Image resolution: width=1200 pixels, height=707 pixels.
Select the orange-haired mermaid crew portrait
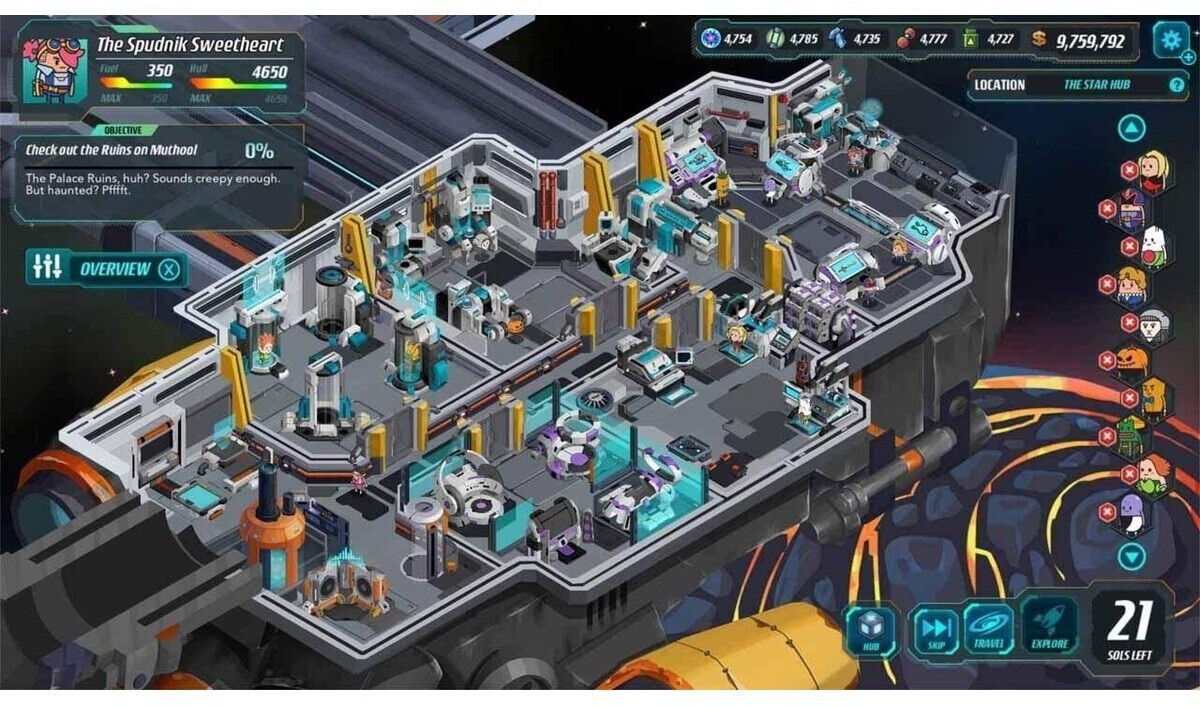1152,475
